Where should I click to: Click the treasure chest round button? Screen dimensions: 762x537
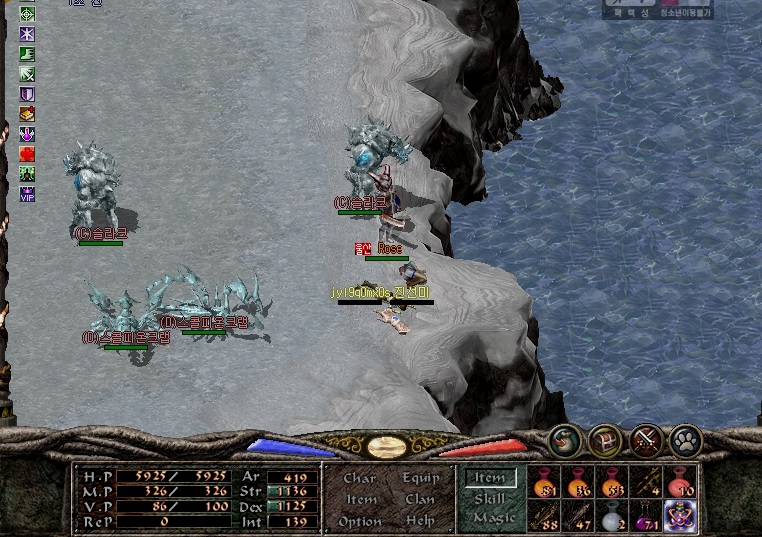(604, 440)
